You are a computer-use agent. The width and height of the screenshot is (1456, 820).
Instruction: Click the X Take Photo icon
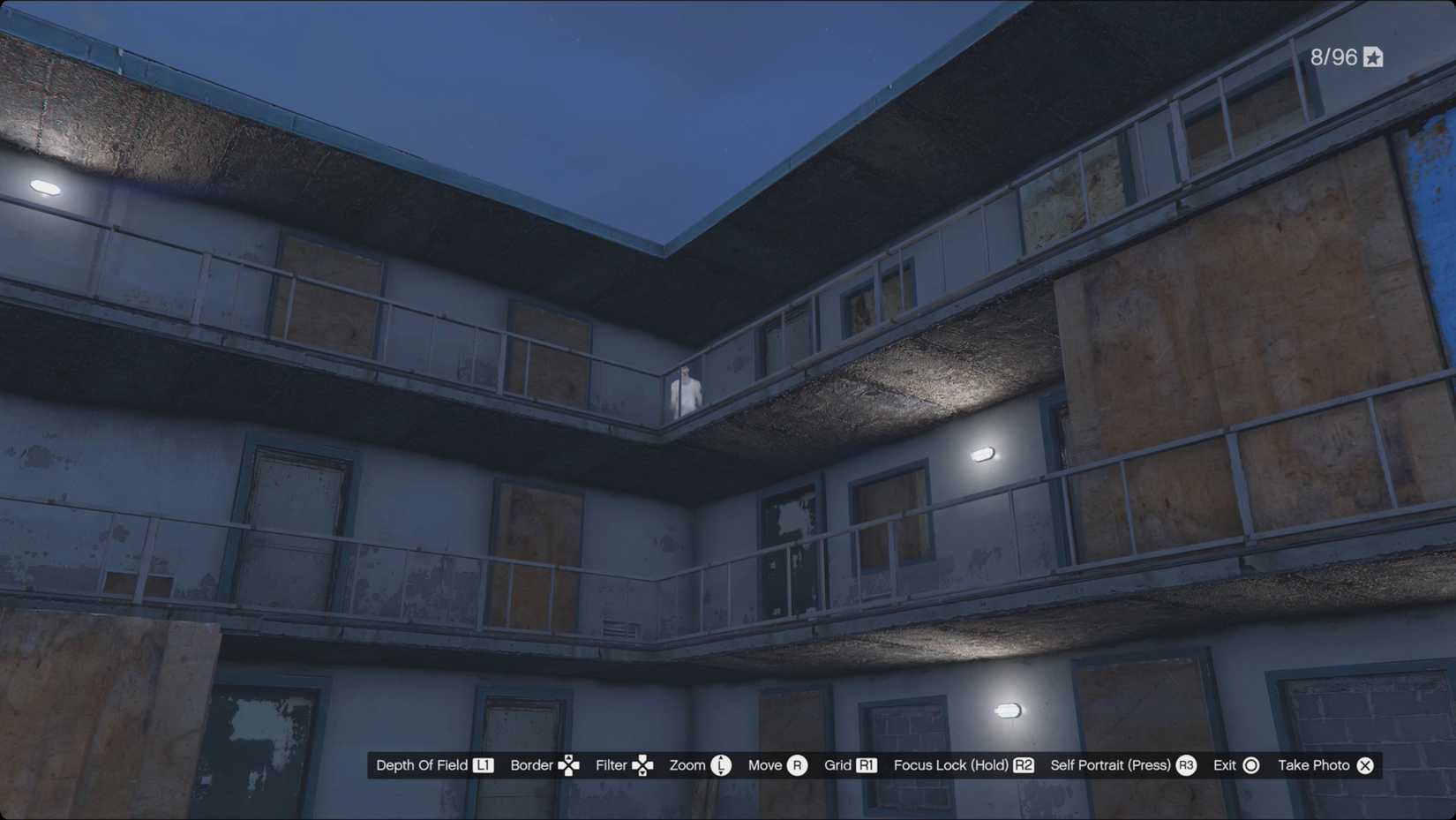(1365, 765)
